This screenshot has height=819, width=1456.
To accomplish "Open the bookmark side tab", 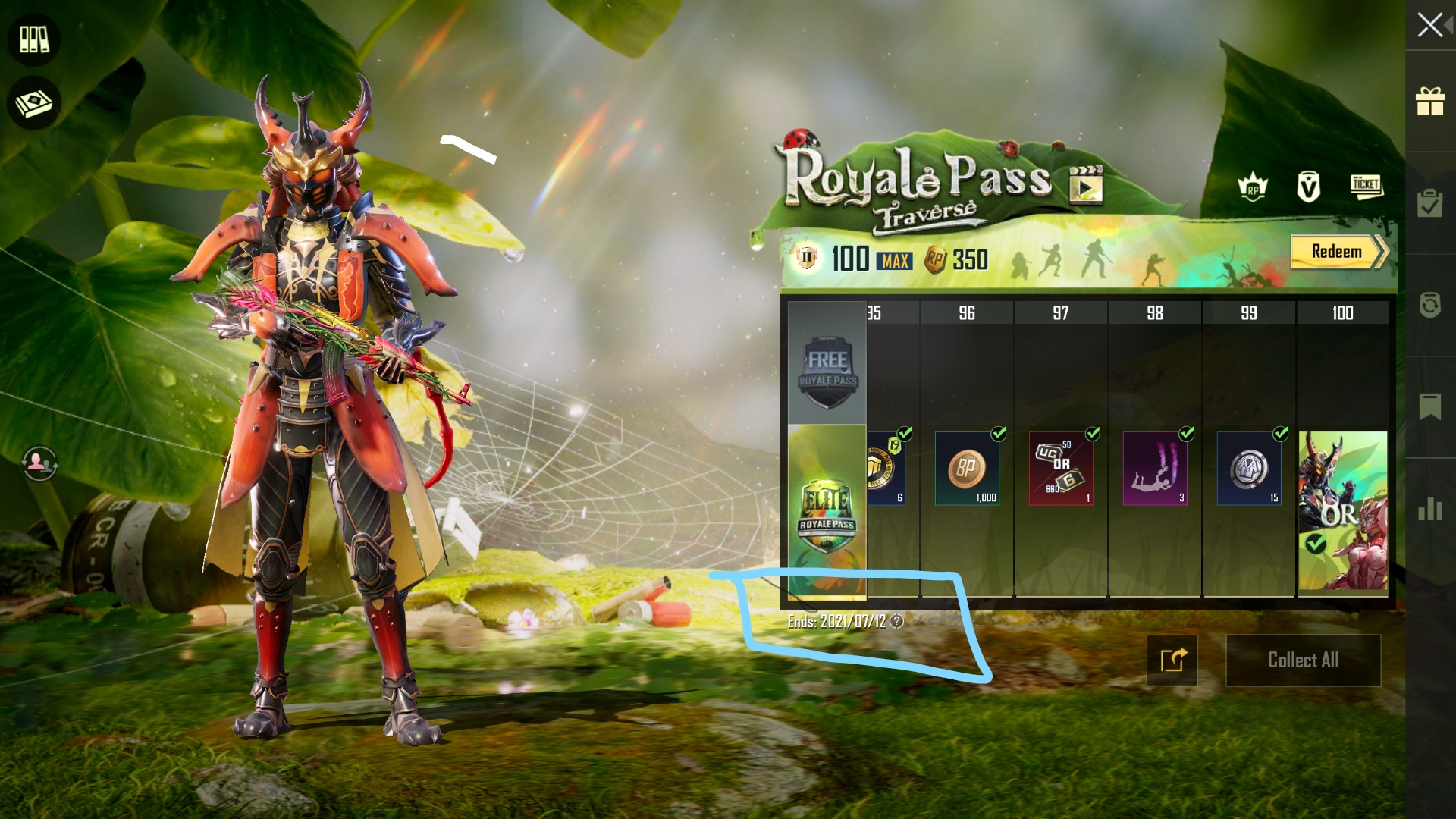I will (x=1430, y=407).
